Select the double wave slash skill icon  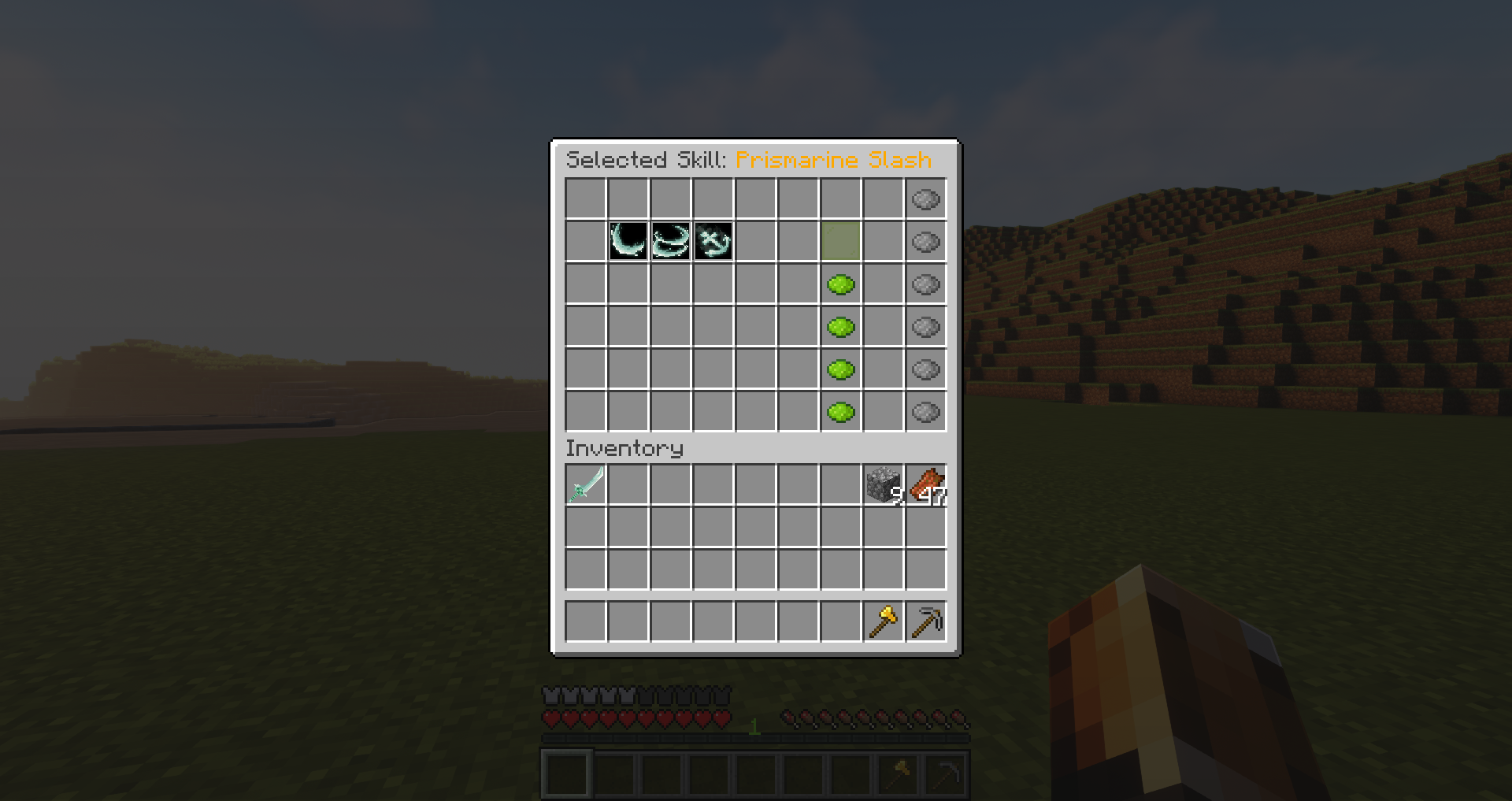click(669, 242)
